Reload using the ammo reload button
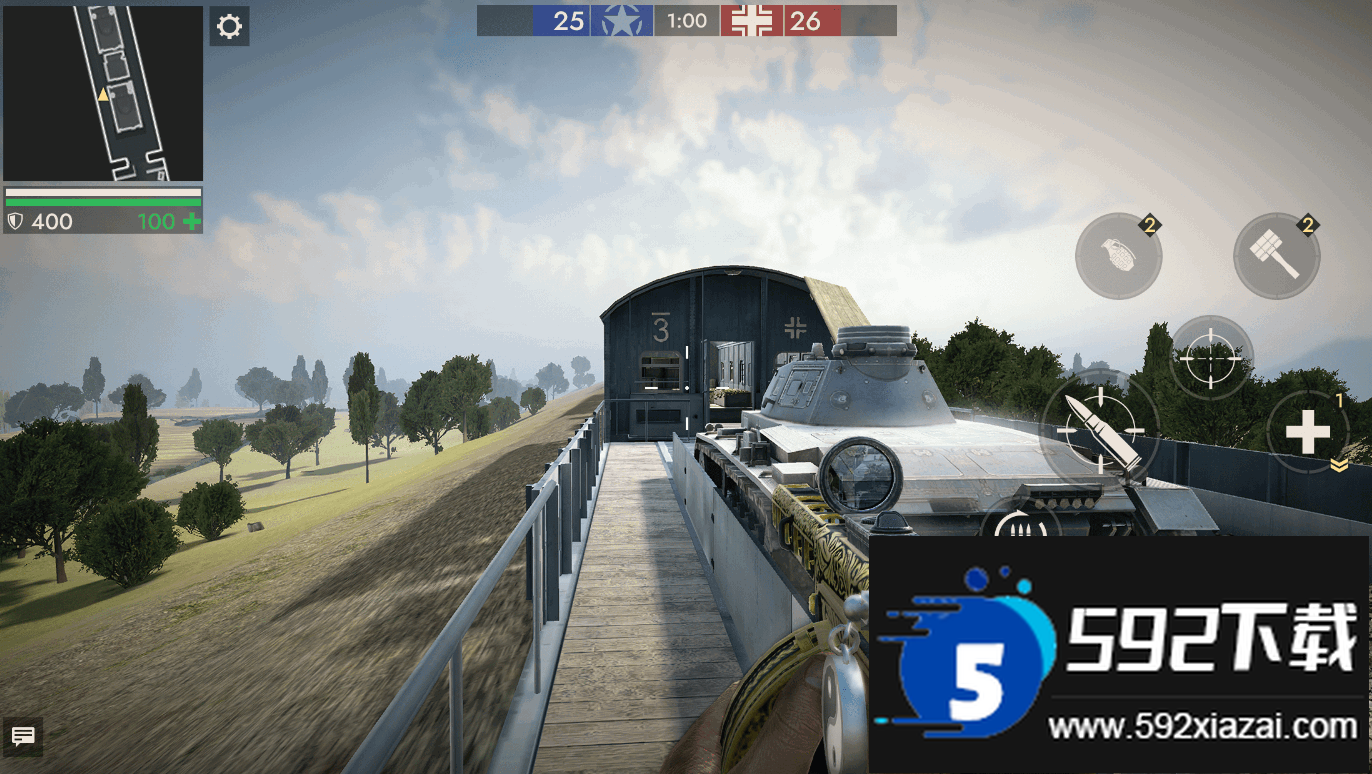 [1021, 521]
